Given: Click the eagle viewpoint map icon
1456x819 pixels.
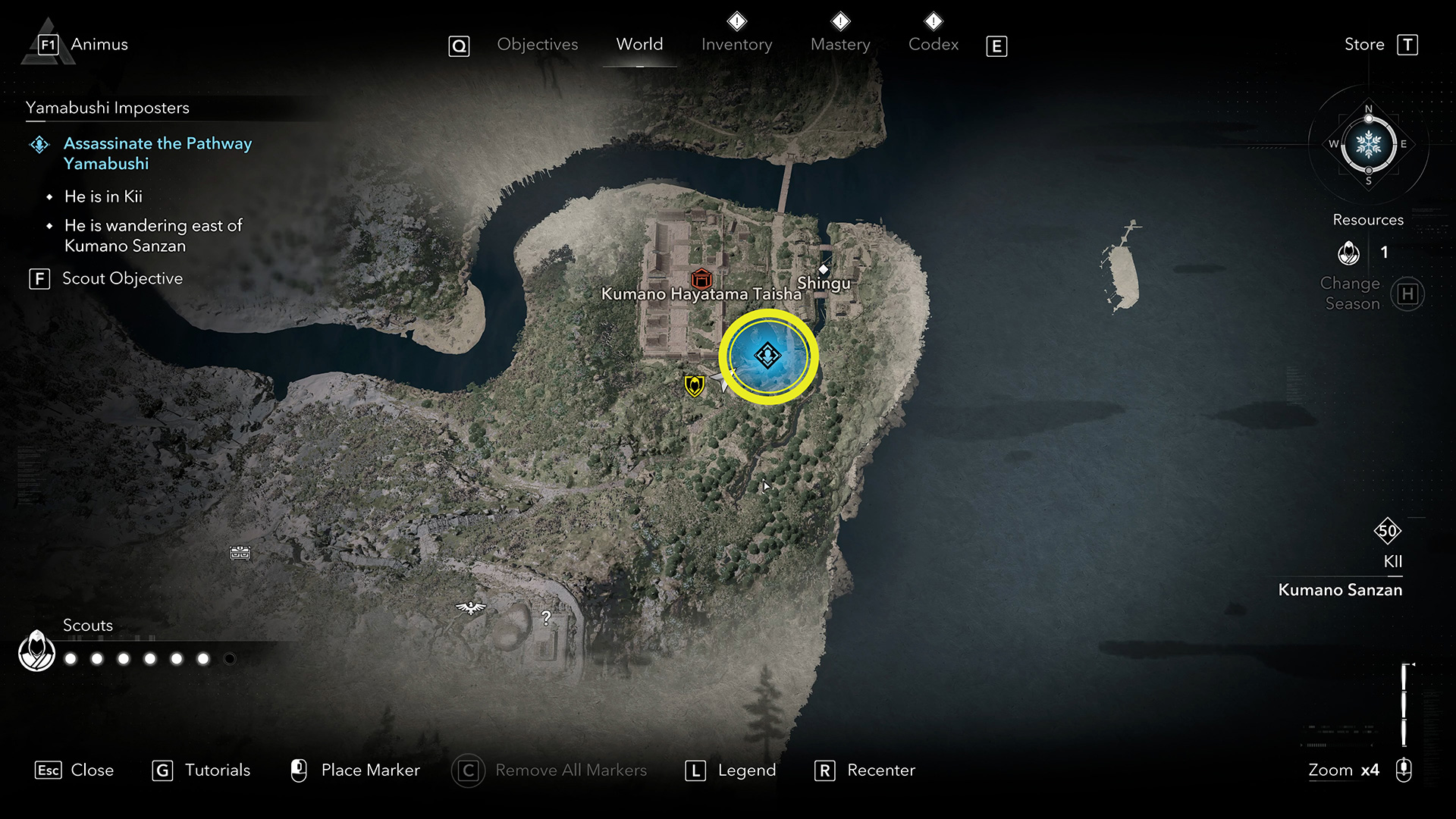Looking at the screenshot, I should tap(471, 607).
